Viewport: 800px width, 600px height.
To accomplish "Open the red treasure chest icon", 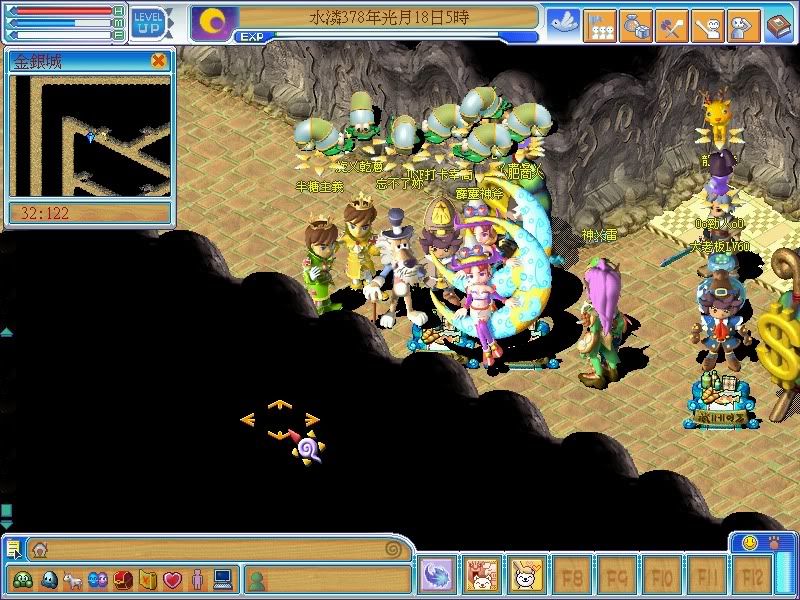I will [123, 579].
